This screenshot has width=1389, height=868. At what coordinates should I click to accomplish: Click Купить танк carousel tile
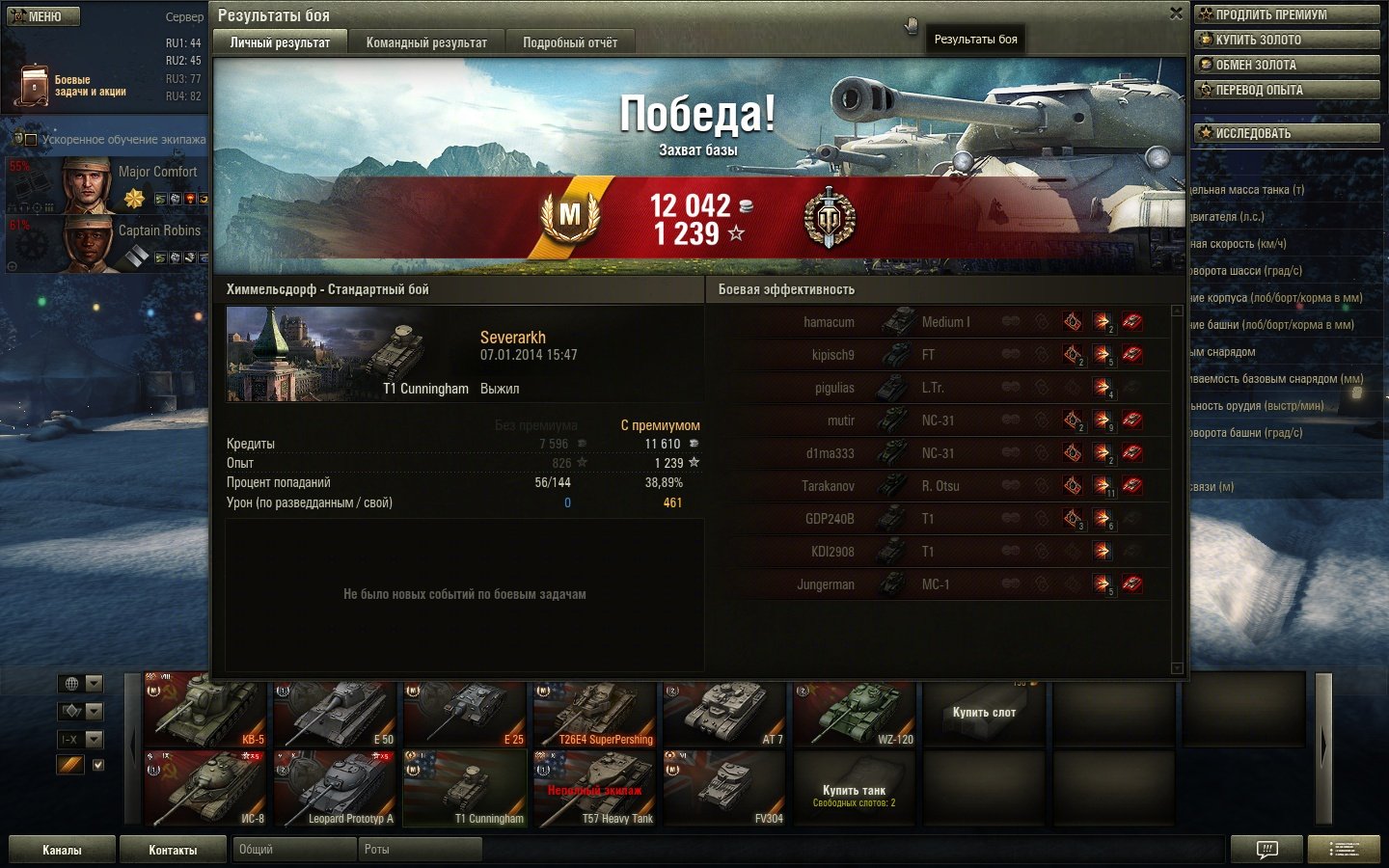point(855,791)
